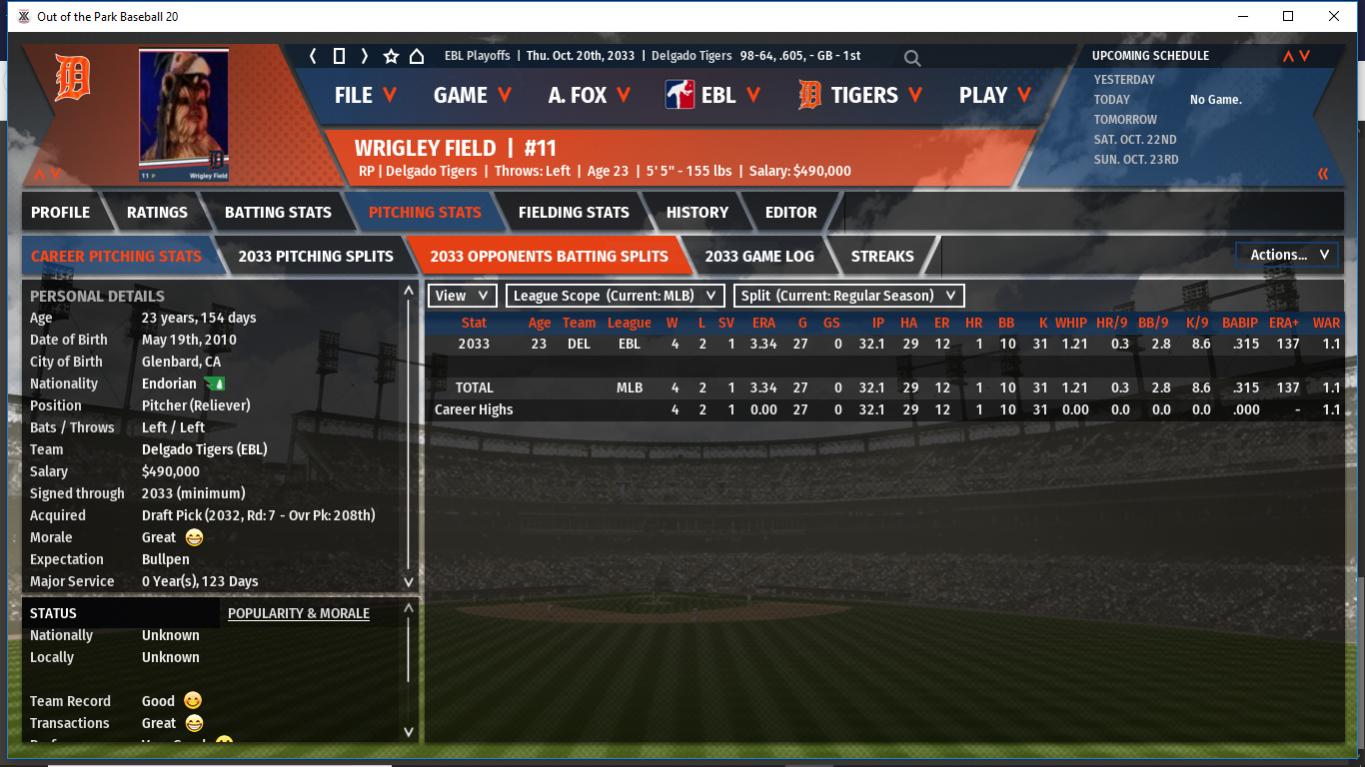Open the 2033 Game Log subtab
This screenshot has width=1365, height=767.
tap(759, 256)
